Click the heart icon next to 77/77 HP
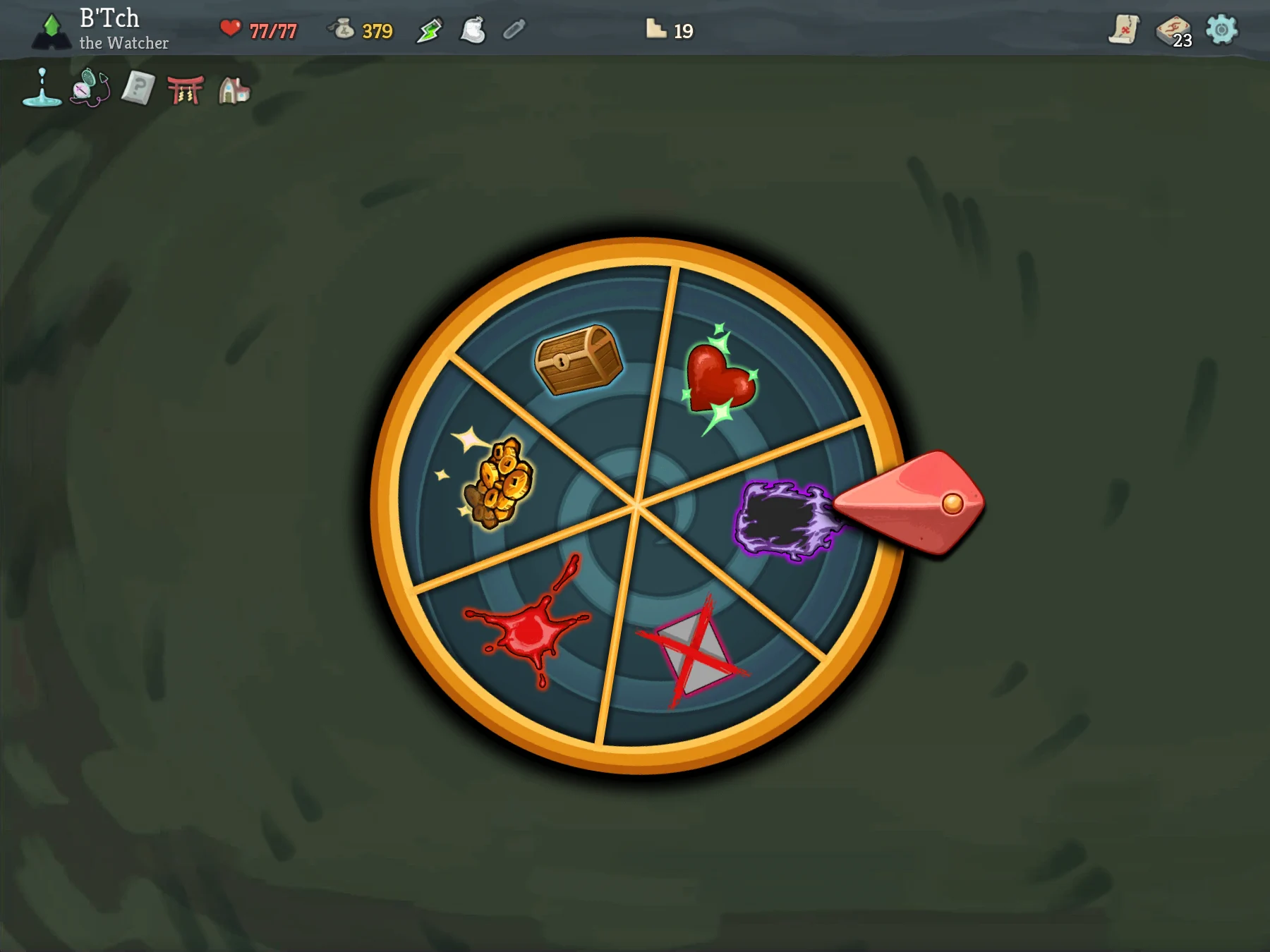This screenshot has width=1270, height=952. (x=231, y=28)
